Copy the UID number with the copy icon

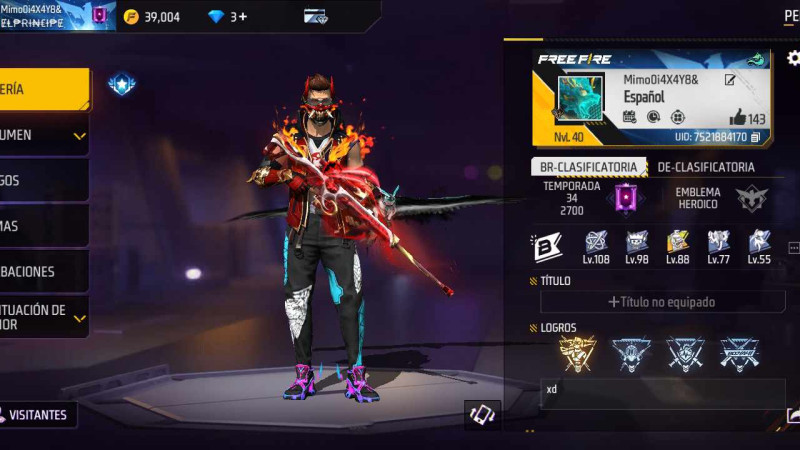pos(756,137)
